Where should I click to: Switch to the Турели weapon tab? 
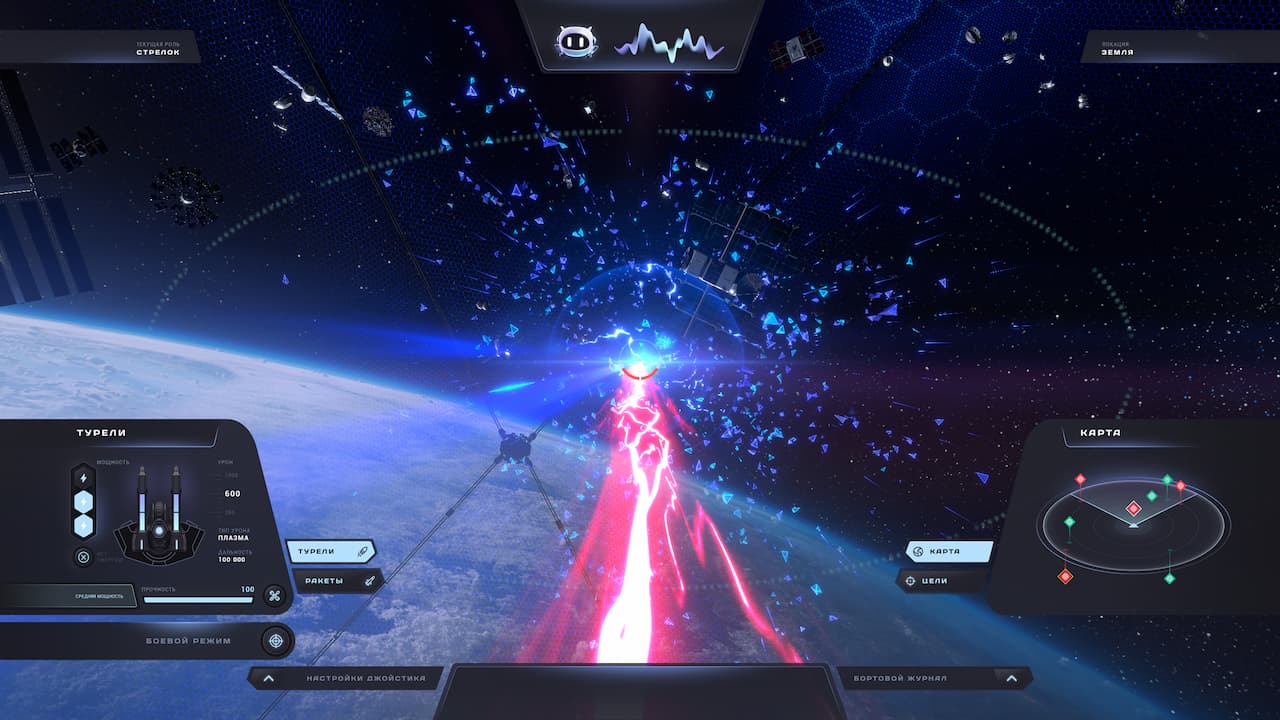point(331,551)
